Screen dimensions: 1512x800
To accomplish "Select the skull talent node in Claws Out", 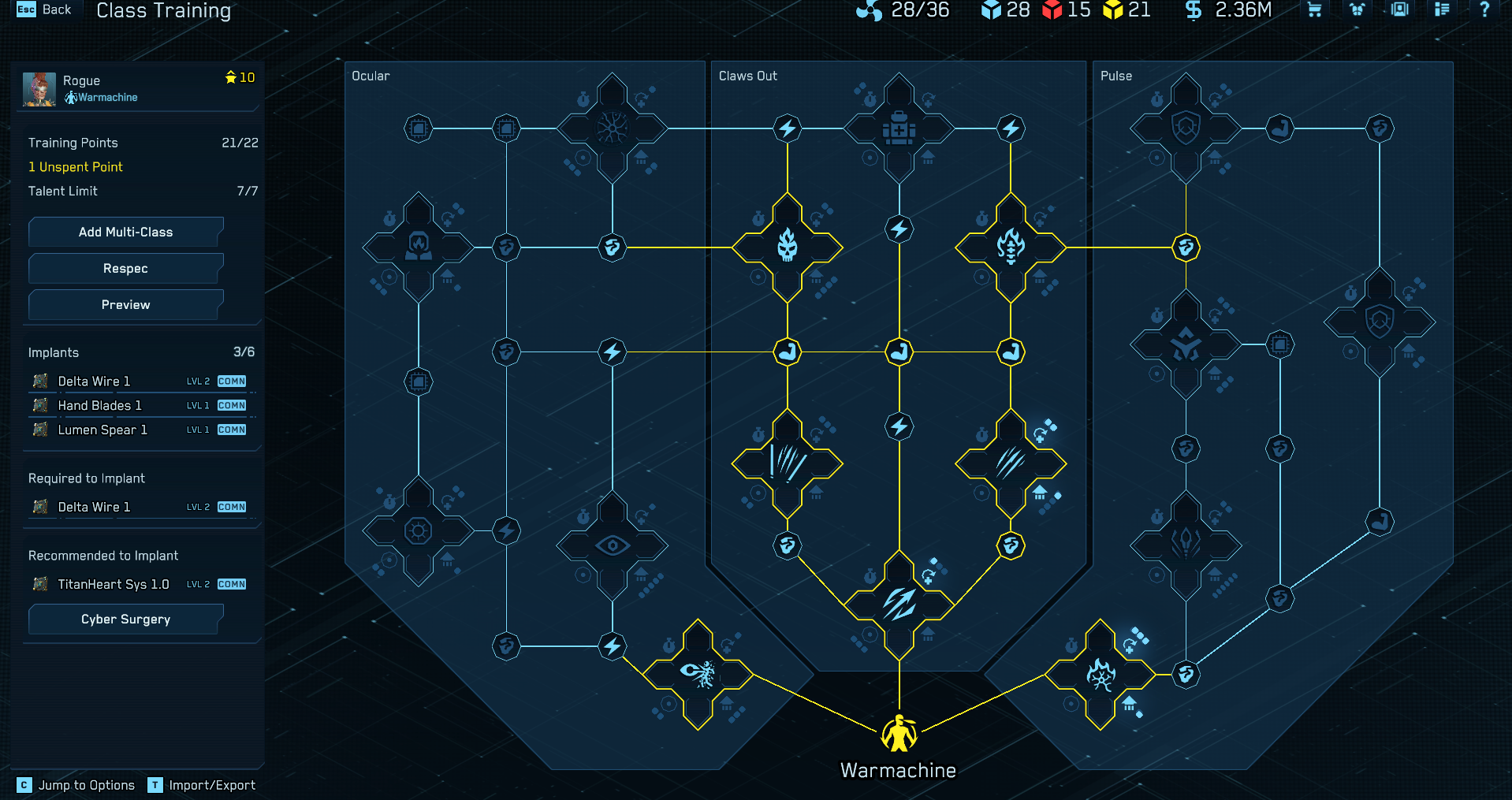I will [787, 247].
